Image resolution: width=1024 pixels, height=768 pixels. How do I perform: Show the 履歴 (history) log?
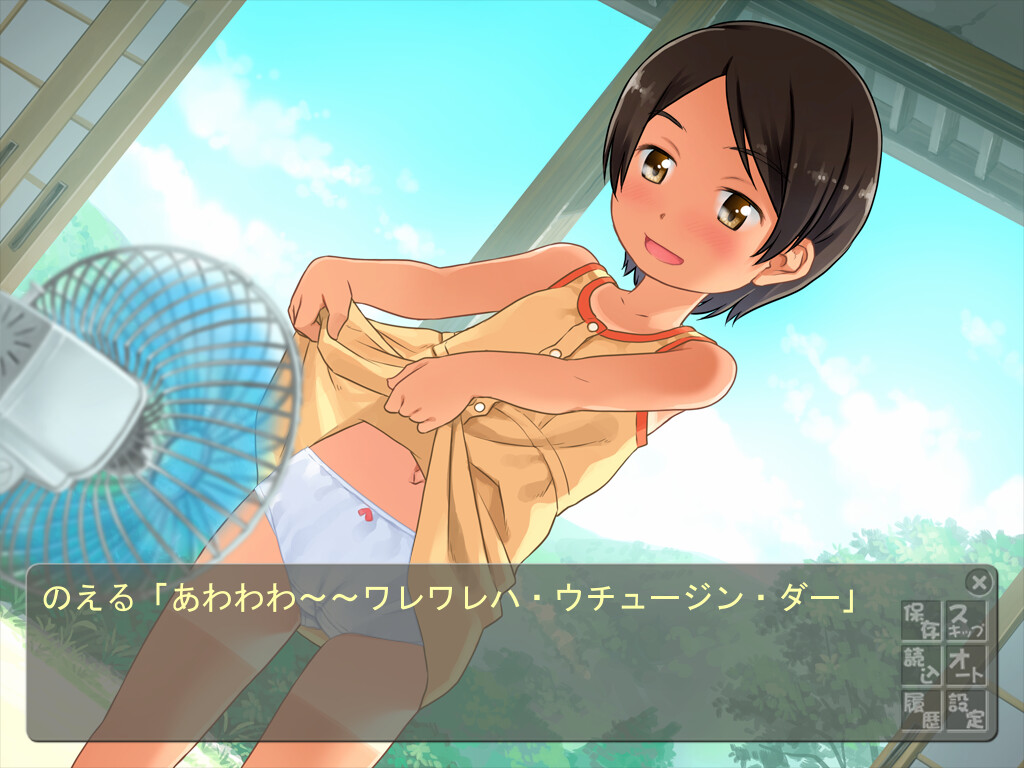921,708
